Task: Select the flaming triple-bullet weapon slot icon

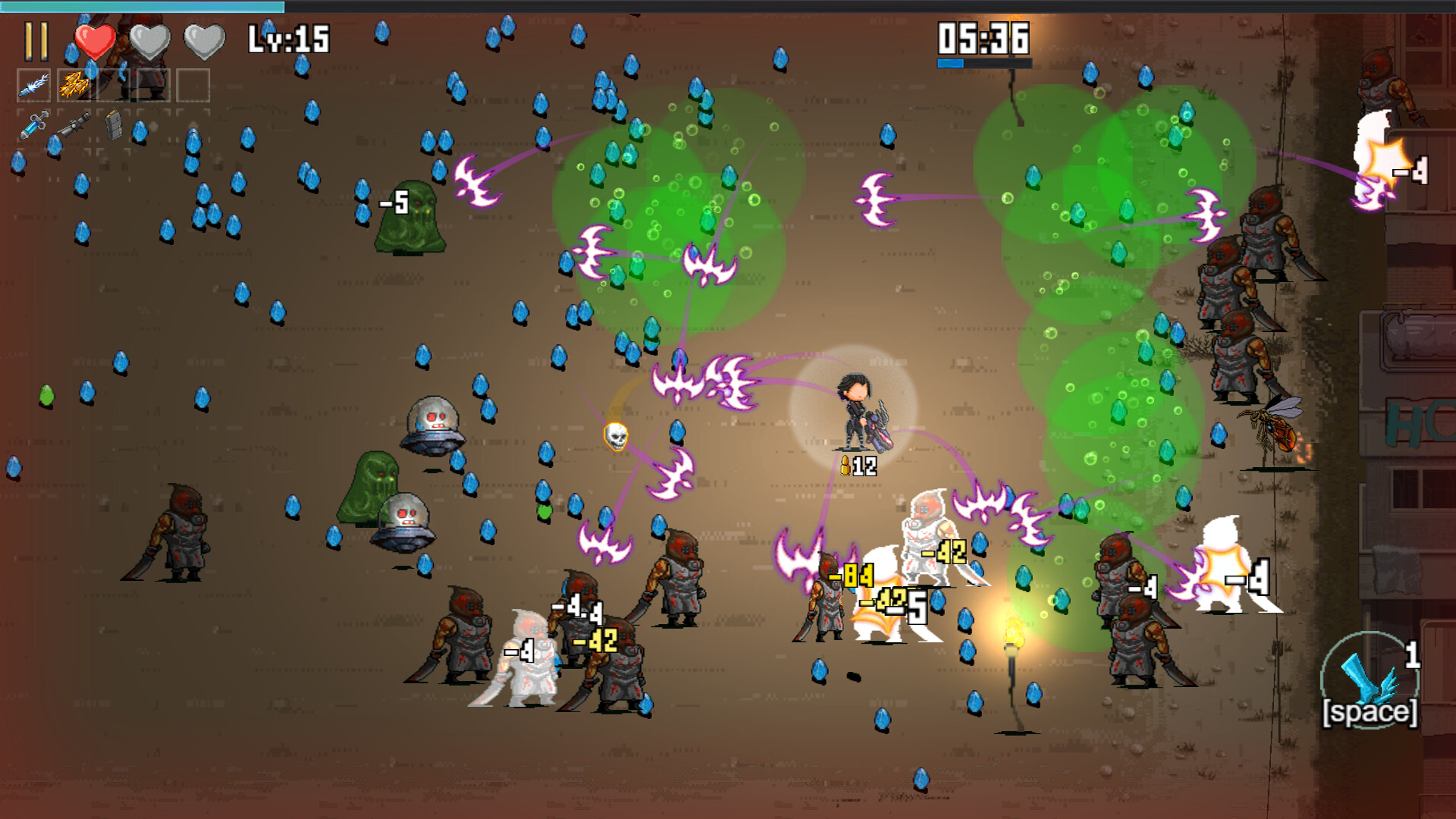Action: pos(74,84)
